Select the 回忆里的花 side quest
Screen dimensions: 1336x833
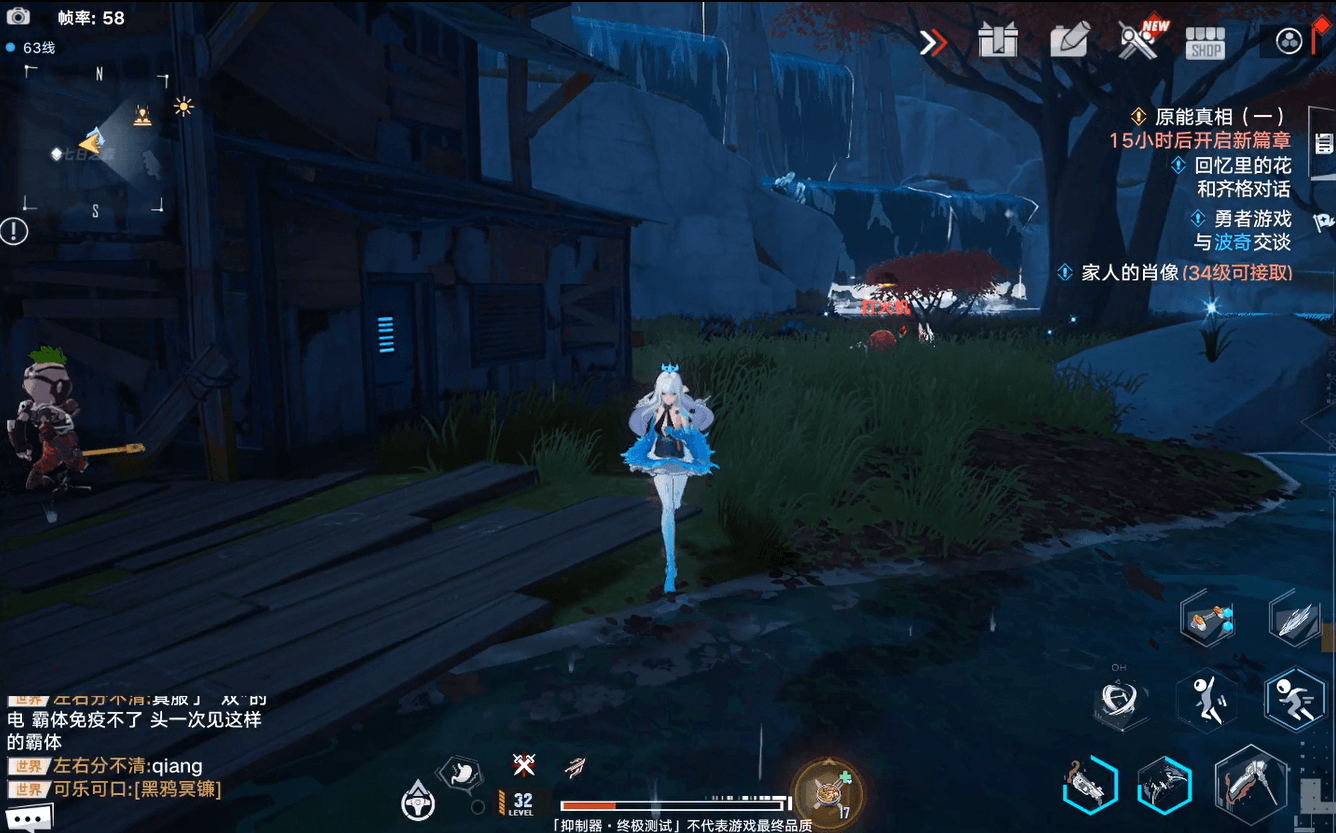1242,166
